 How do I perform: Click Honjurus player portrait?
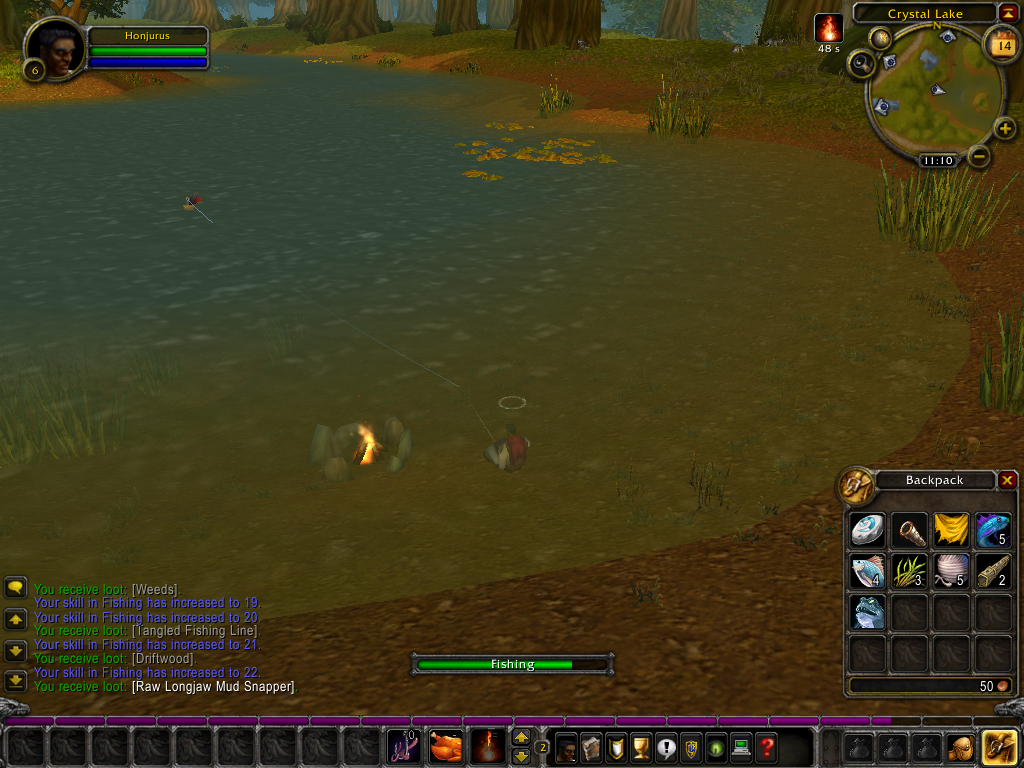(x=54, y=49)
